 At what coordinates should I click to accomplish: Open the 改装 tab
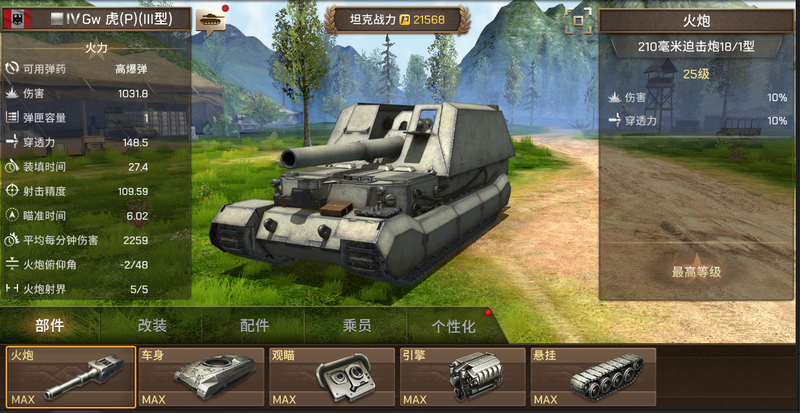(152, 326)
